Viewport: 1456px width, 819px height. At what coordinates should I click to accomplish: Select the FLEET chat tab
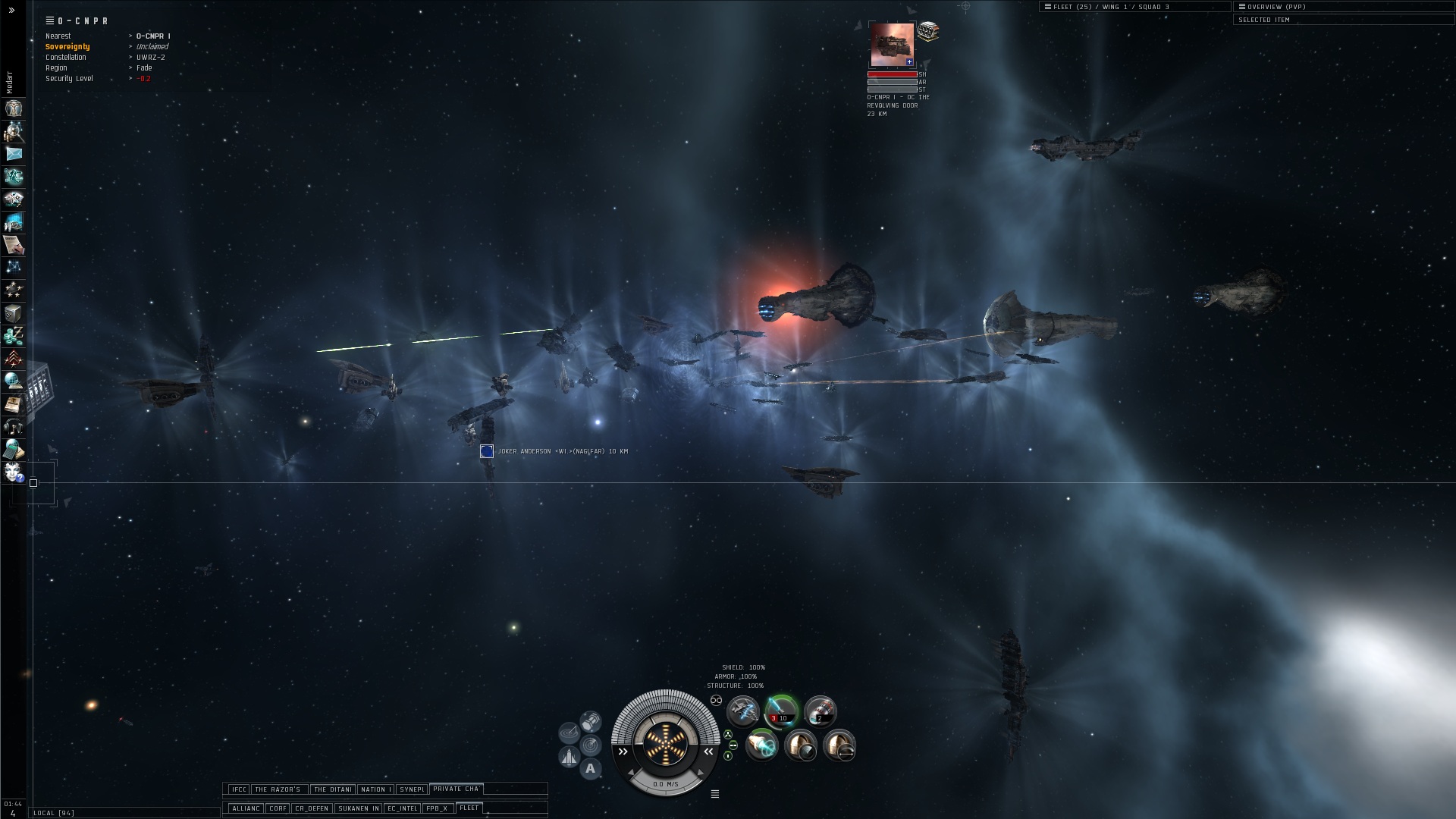click(469, 808)
